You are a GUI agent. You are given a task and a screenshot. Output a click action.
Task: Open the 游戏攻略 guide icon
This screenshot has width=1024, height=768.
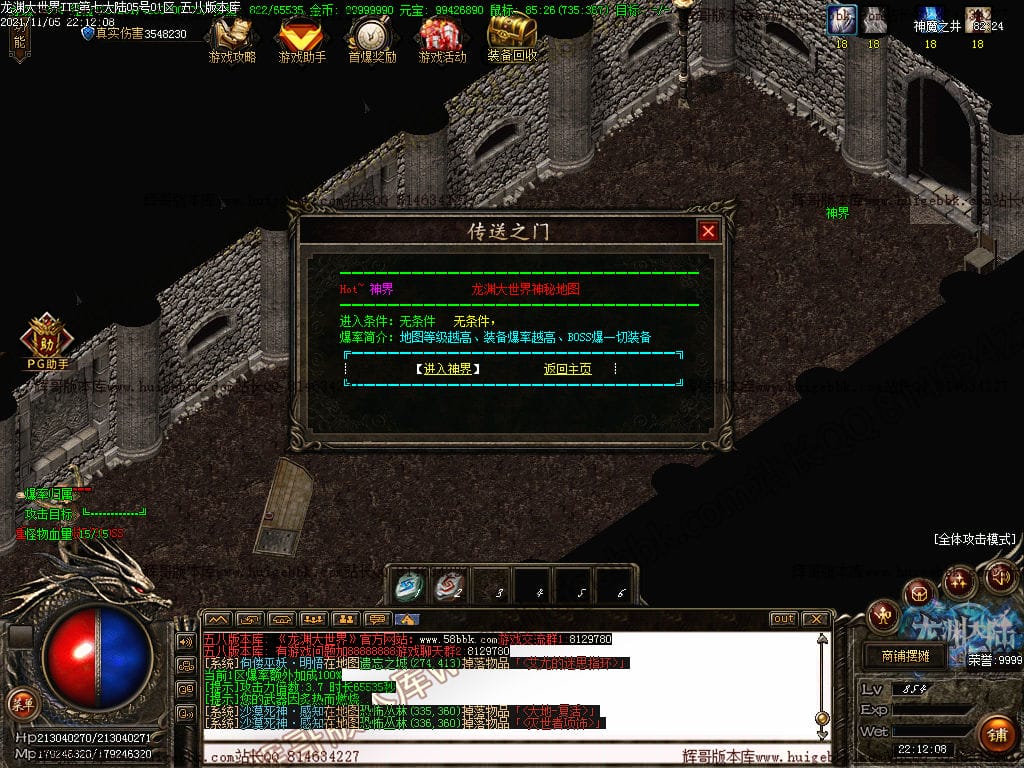pos(232,38)
